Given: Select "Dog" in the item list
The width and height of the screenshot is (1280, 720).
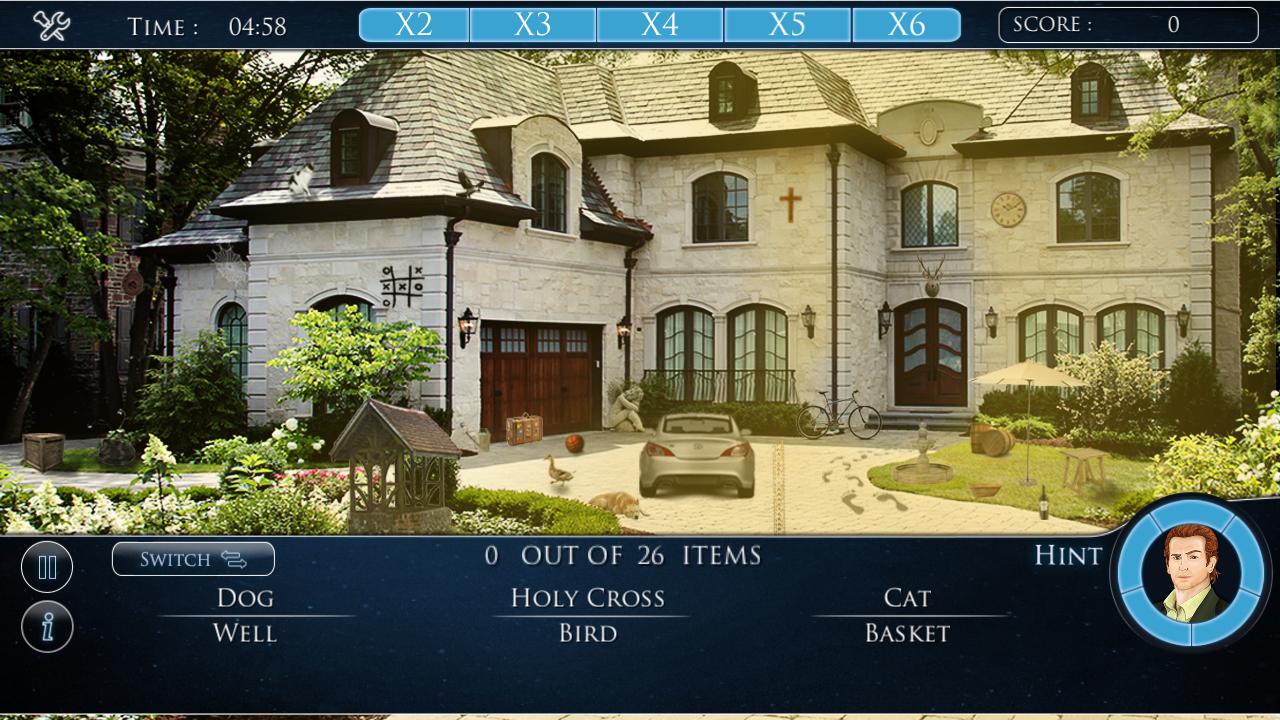Looking at the screenshot, I should click(x=245, y=598).
